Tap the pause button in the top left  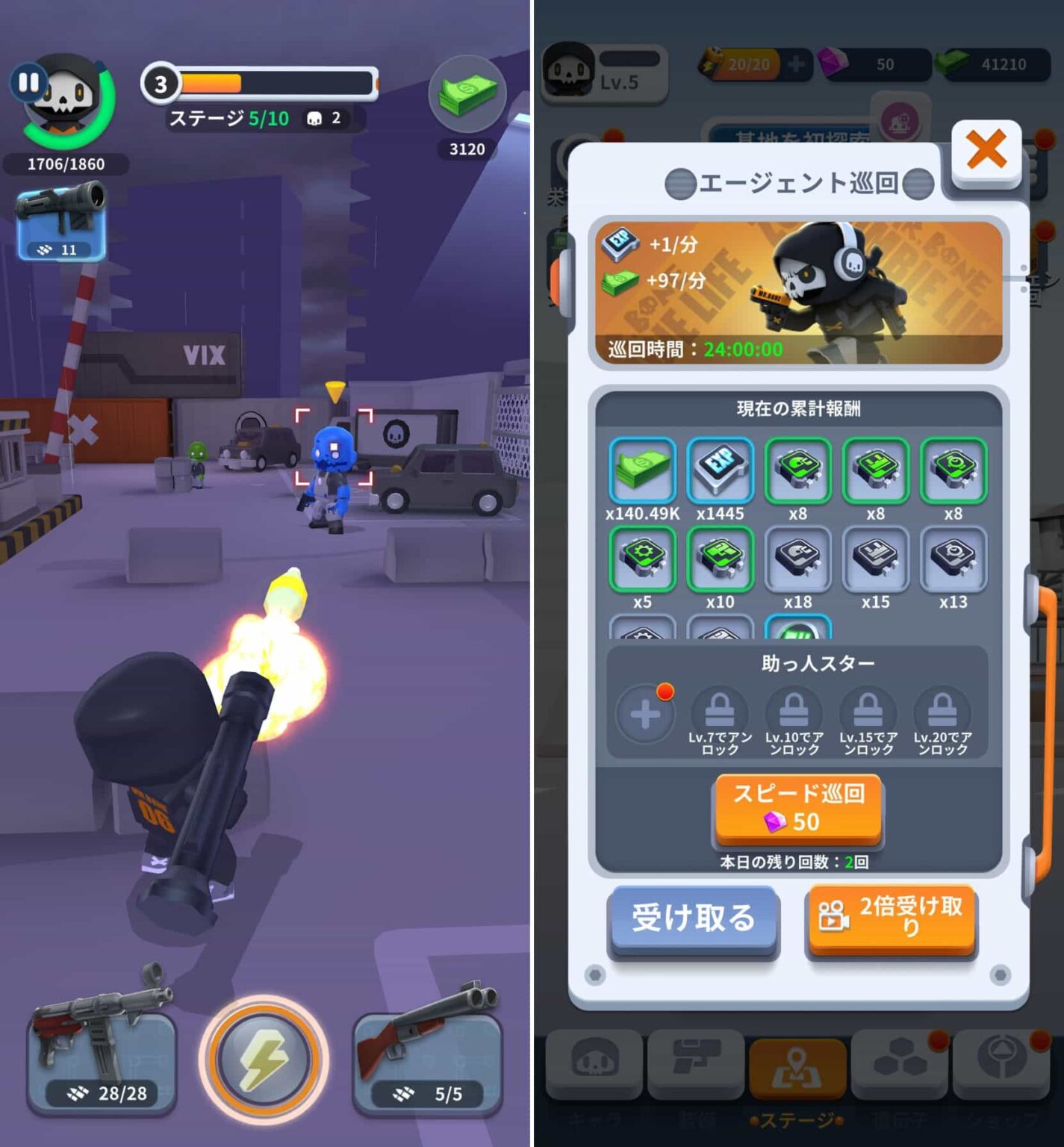tap(29, 82)
